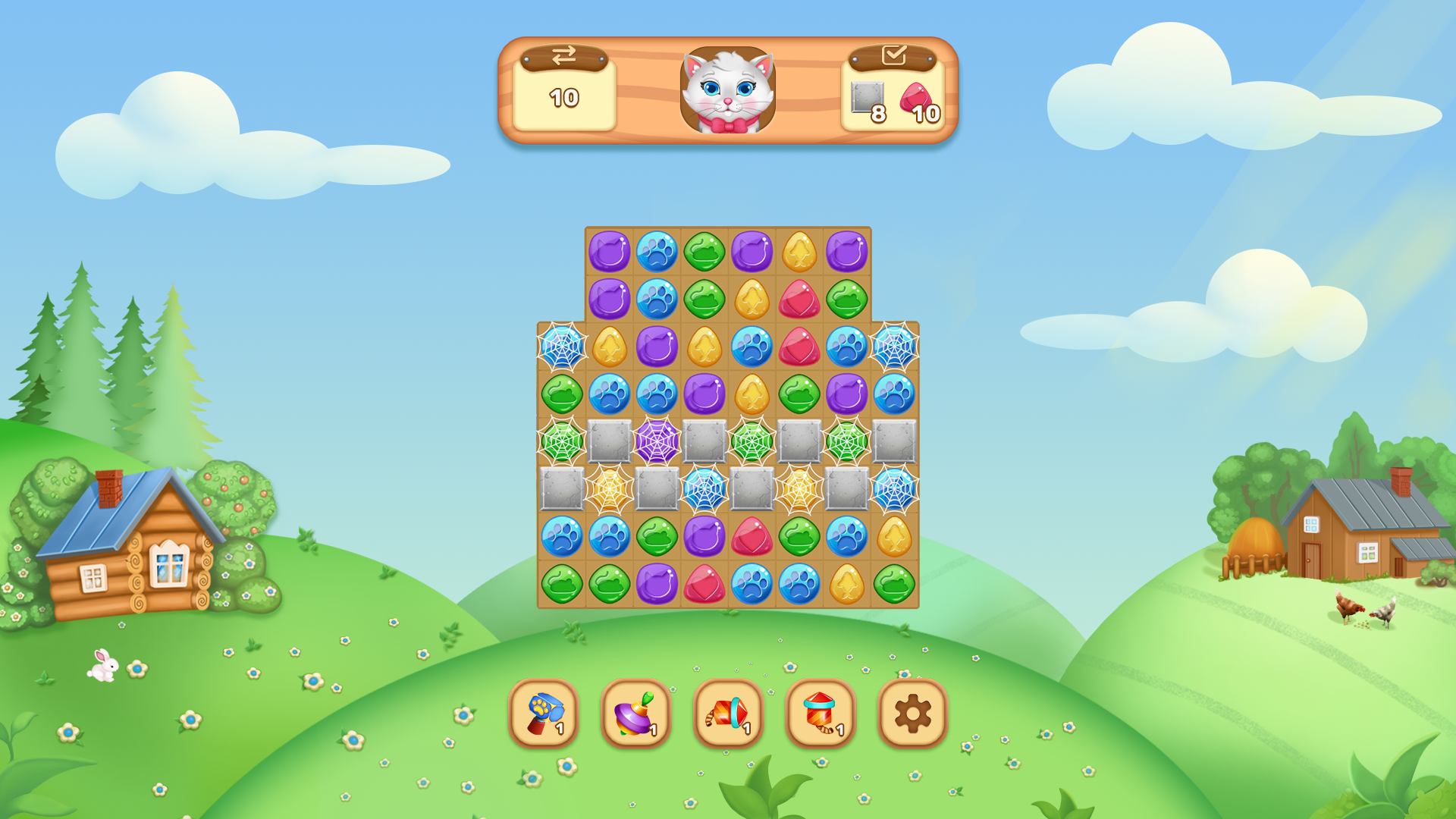
Task: View the stone block goal icon
Action: click(869, 101)
